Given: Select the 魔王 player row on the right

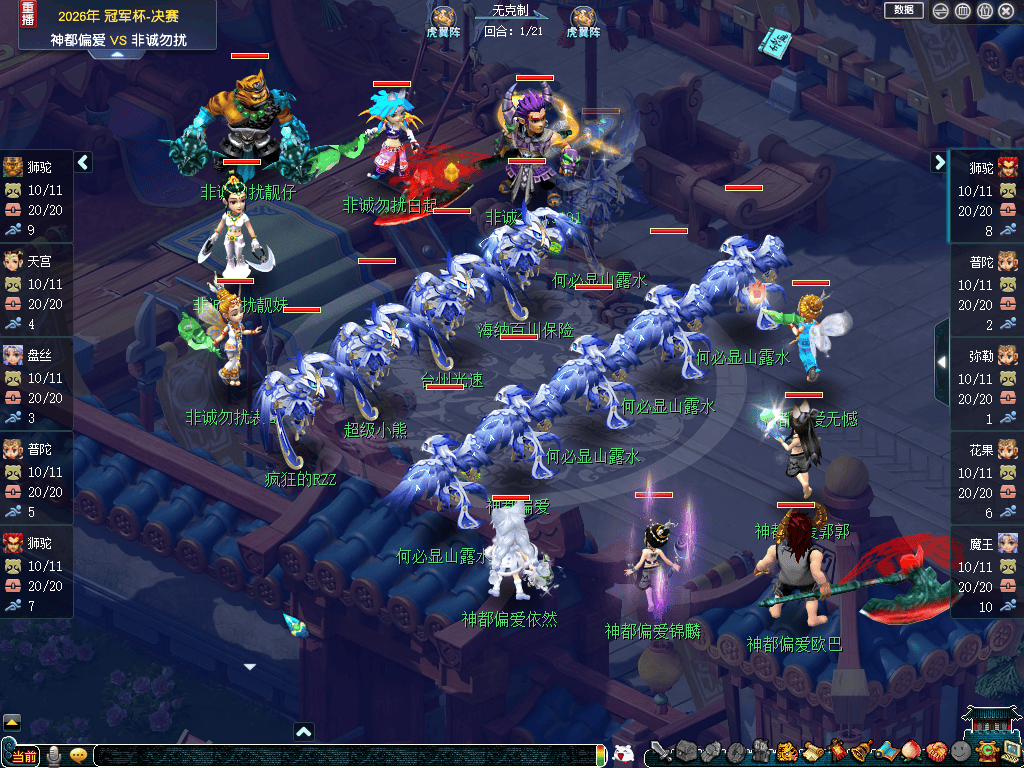Looking at the screenshot, I should coord(986,566).
